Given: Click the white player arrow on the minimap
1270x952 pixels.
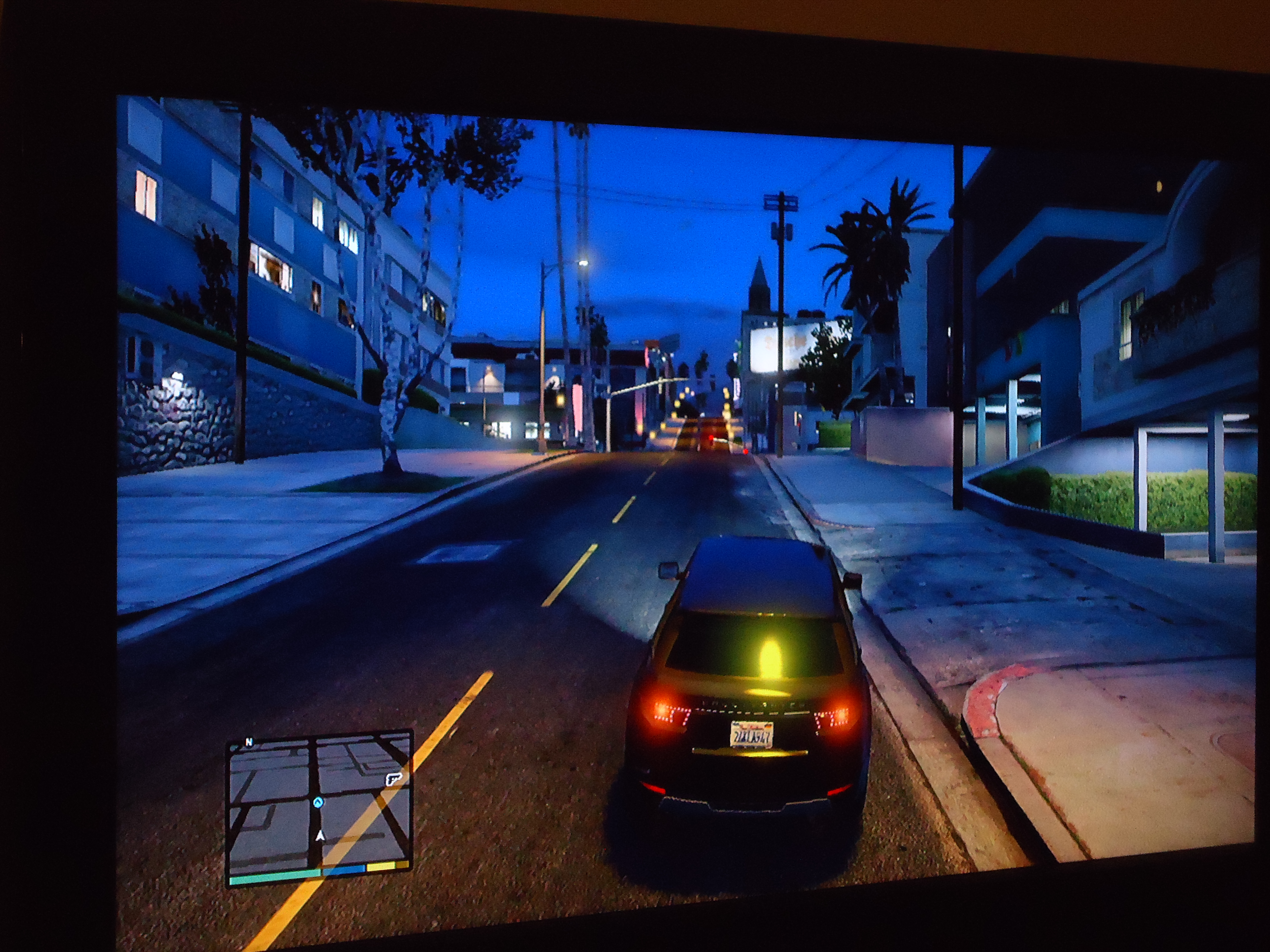Looking at the screenshot, I should pos(320,836).
